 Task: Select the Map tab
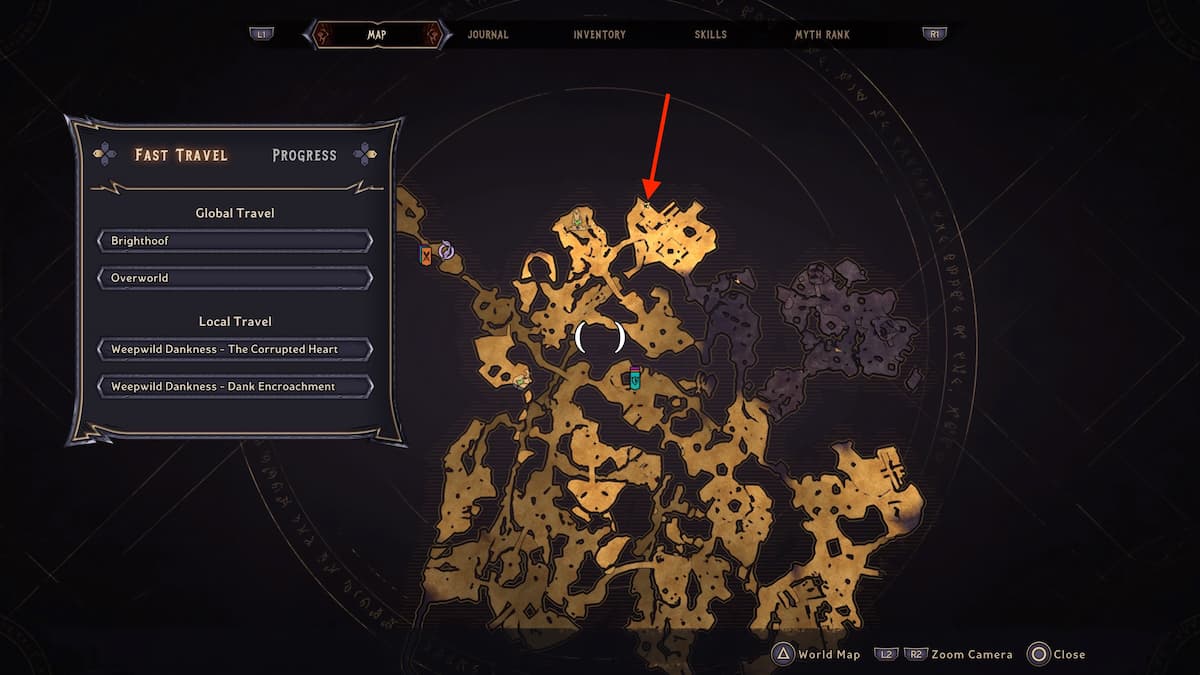click(x=375, y=35)
